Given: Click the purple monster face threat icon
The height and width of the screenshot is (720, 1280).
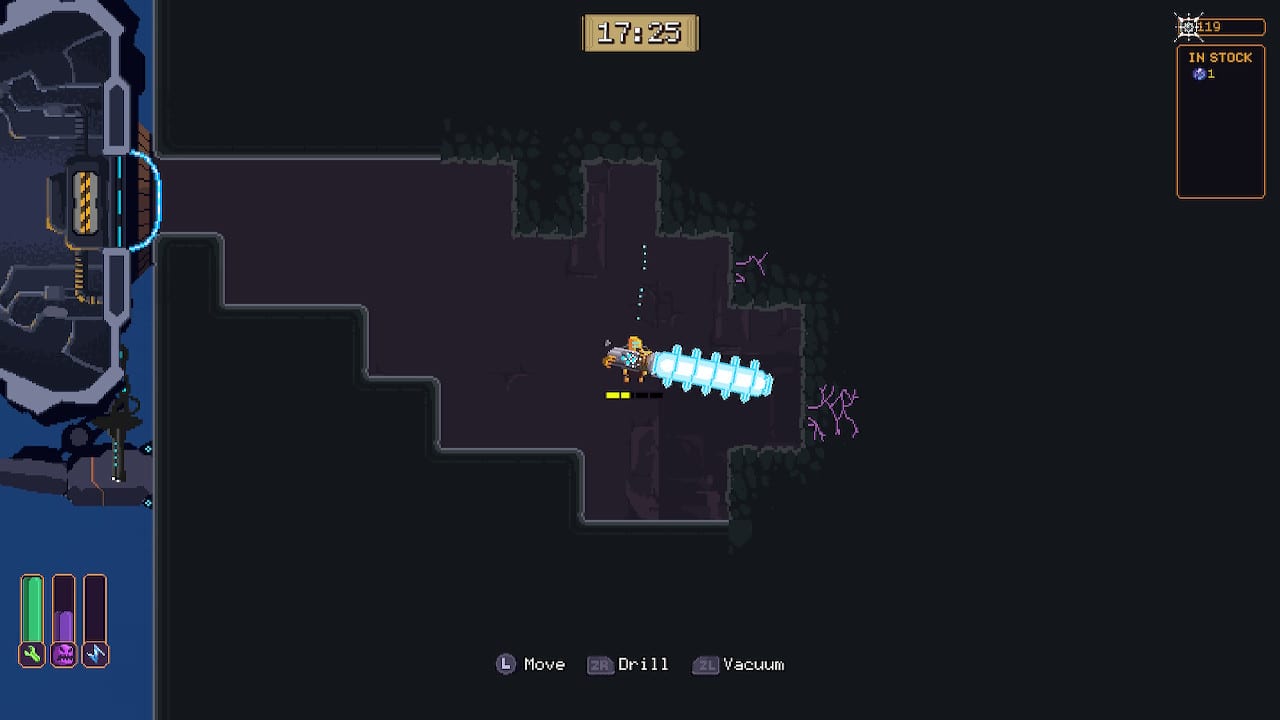Looking at the screenshot, I should [x=64, y=653].
